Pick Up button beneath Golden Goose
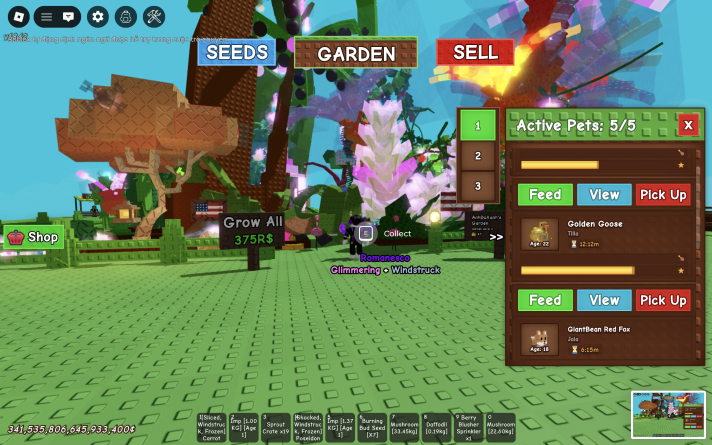The image size is (712, 445). pyautogui.click(x=662, y=300)
